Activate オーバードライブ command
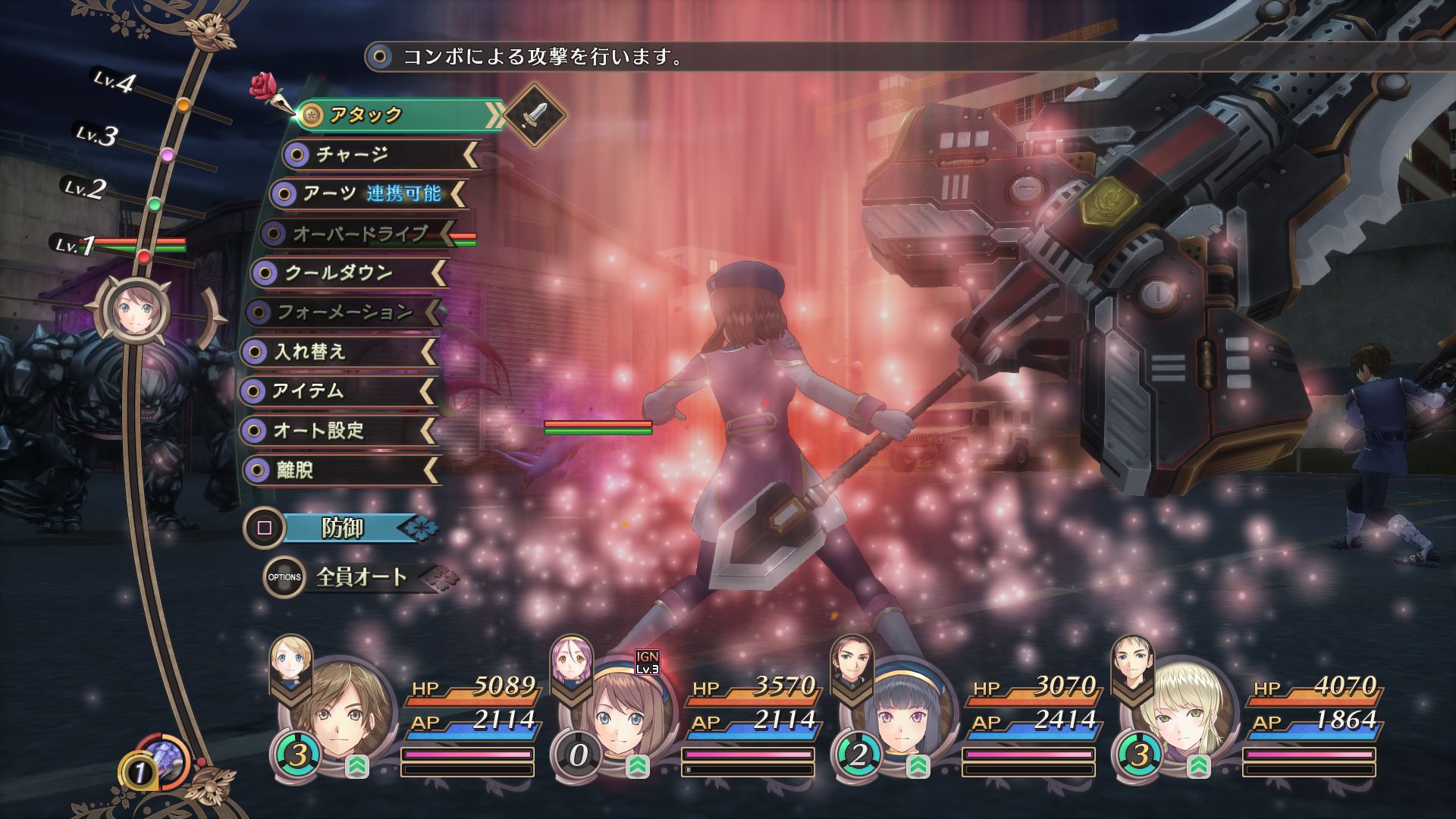The image size is (1456, 819). 358,234
